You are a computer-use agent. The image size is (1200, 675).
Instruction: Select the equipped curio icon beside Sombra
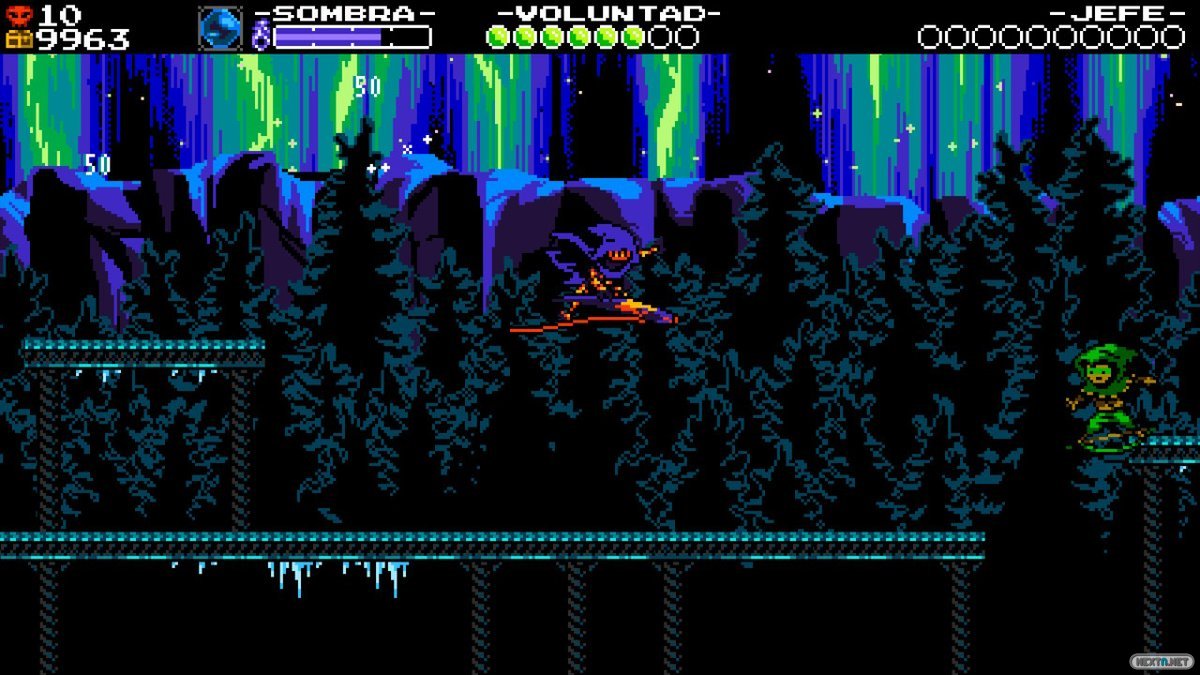click(220, 28)
